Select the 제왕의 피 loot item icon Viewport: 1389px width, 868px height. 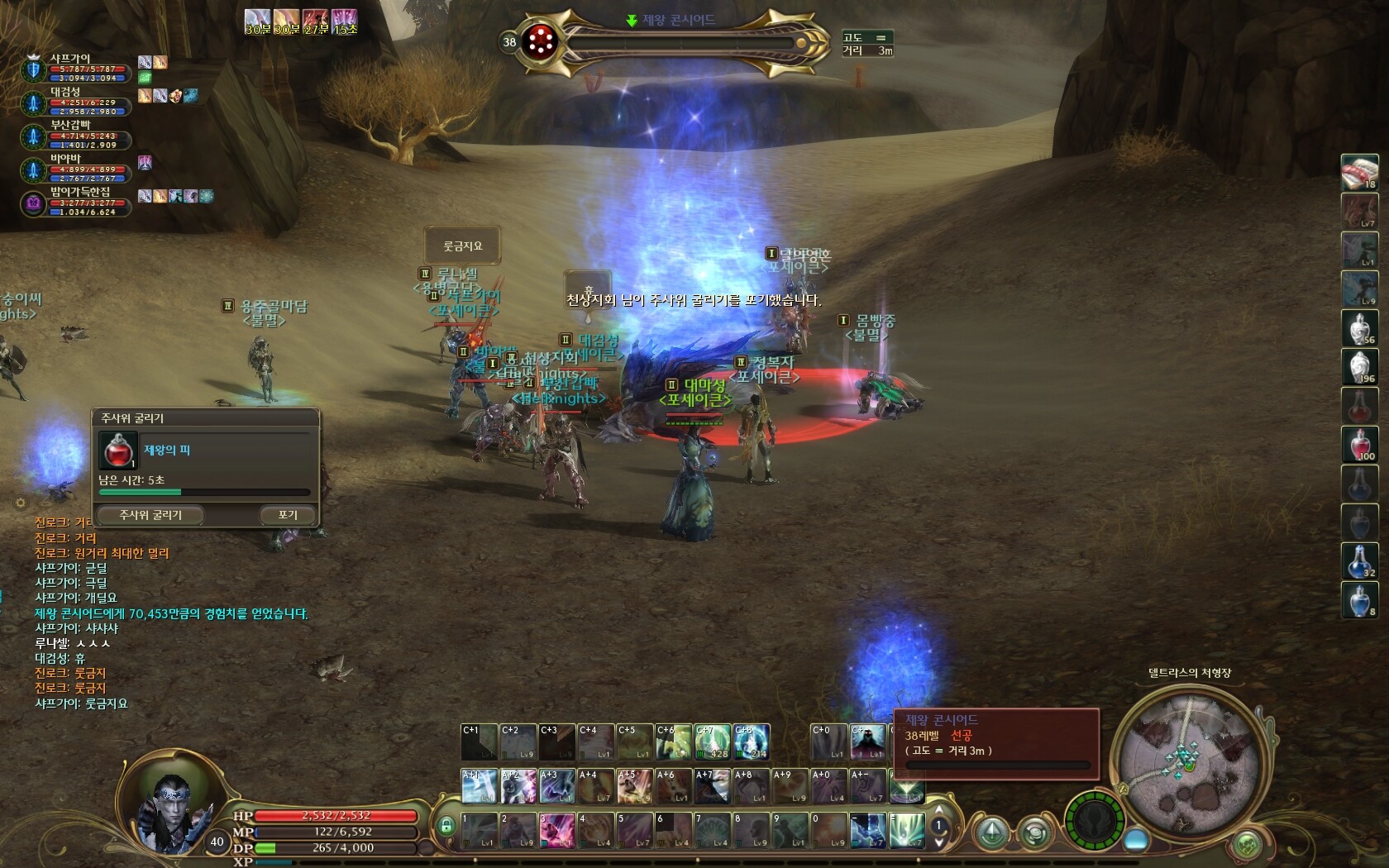tap(117, 451)
